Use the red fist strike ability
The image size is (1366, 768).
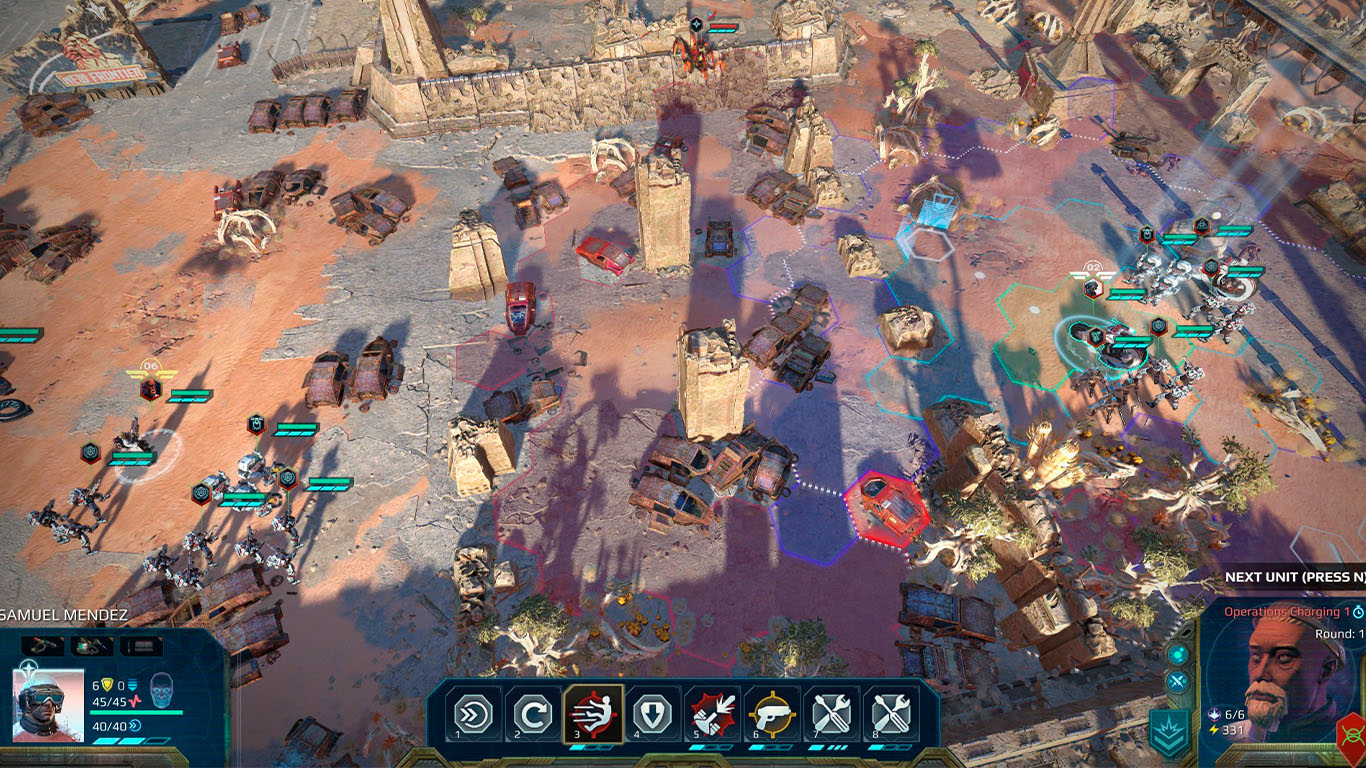tap(712, 714)
